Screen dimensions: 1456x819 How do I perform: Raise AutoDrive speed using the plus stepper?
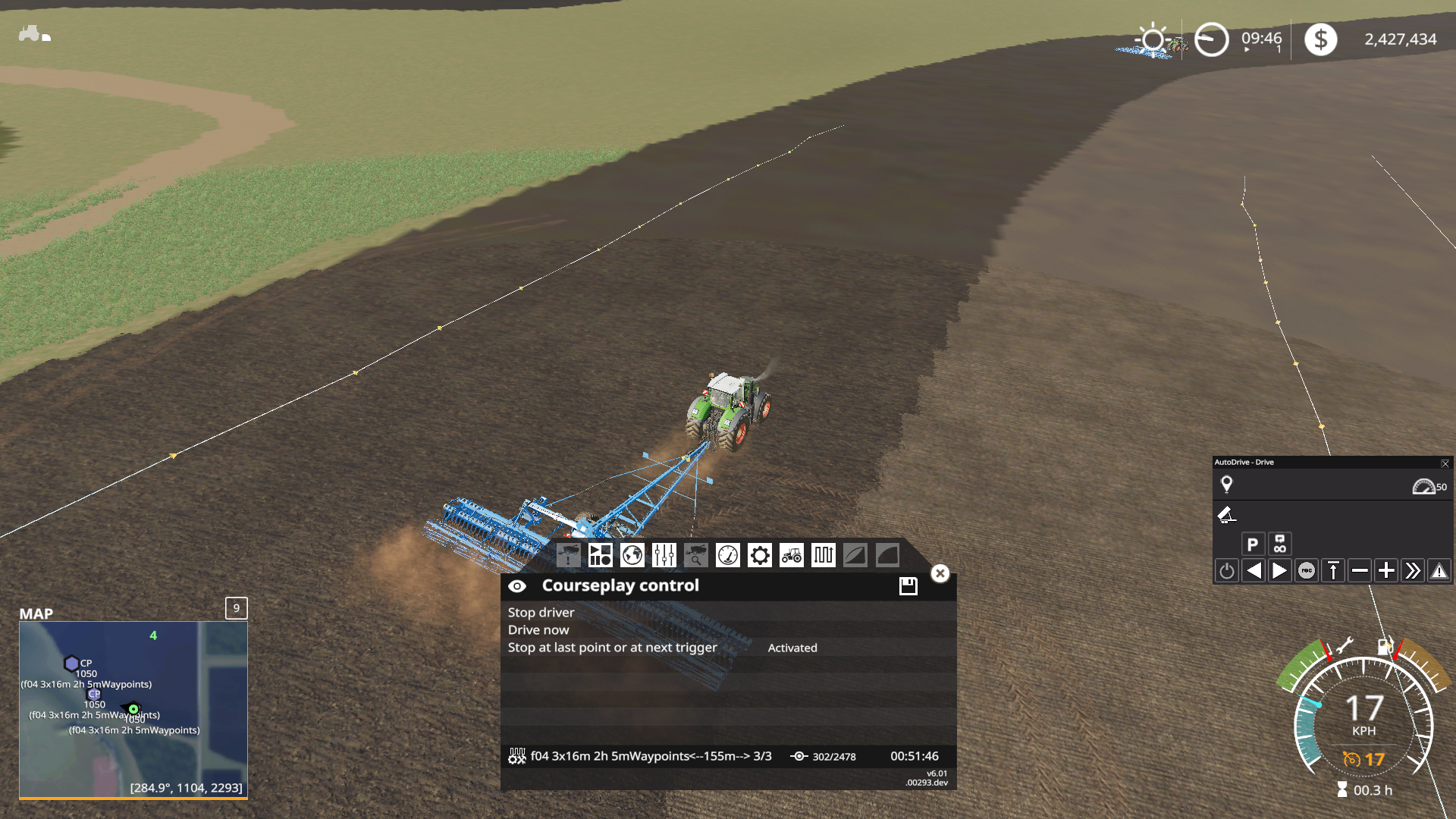pyautogui.click(x=1385, y=570)
